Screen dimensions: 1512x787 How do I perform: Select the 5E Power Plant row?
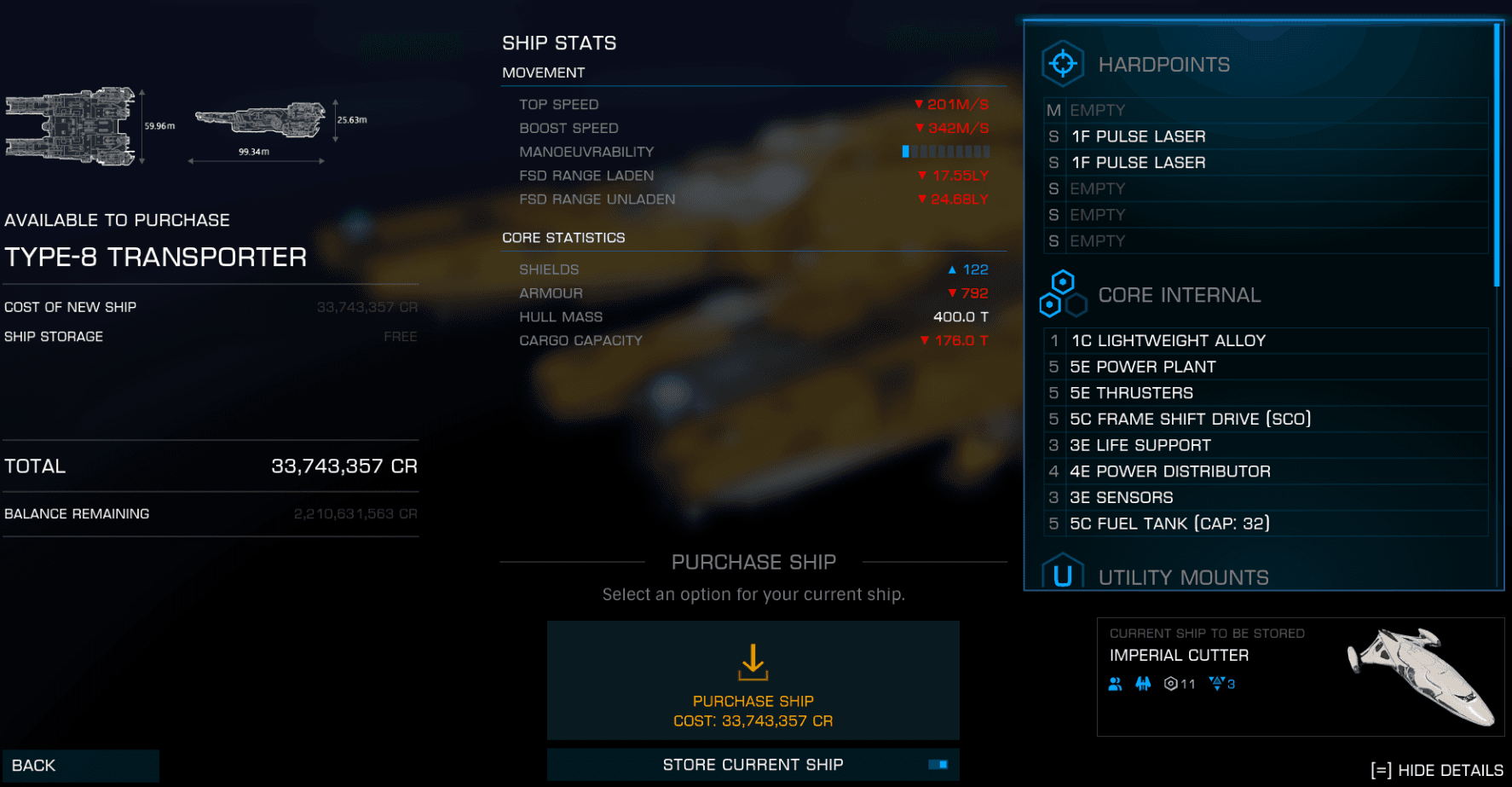pos(1266,367)
